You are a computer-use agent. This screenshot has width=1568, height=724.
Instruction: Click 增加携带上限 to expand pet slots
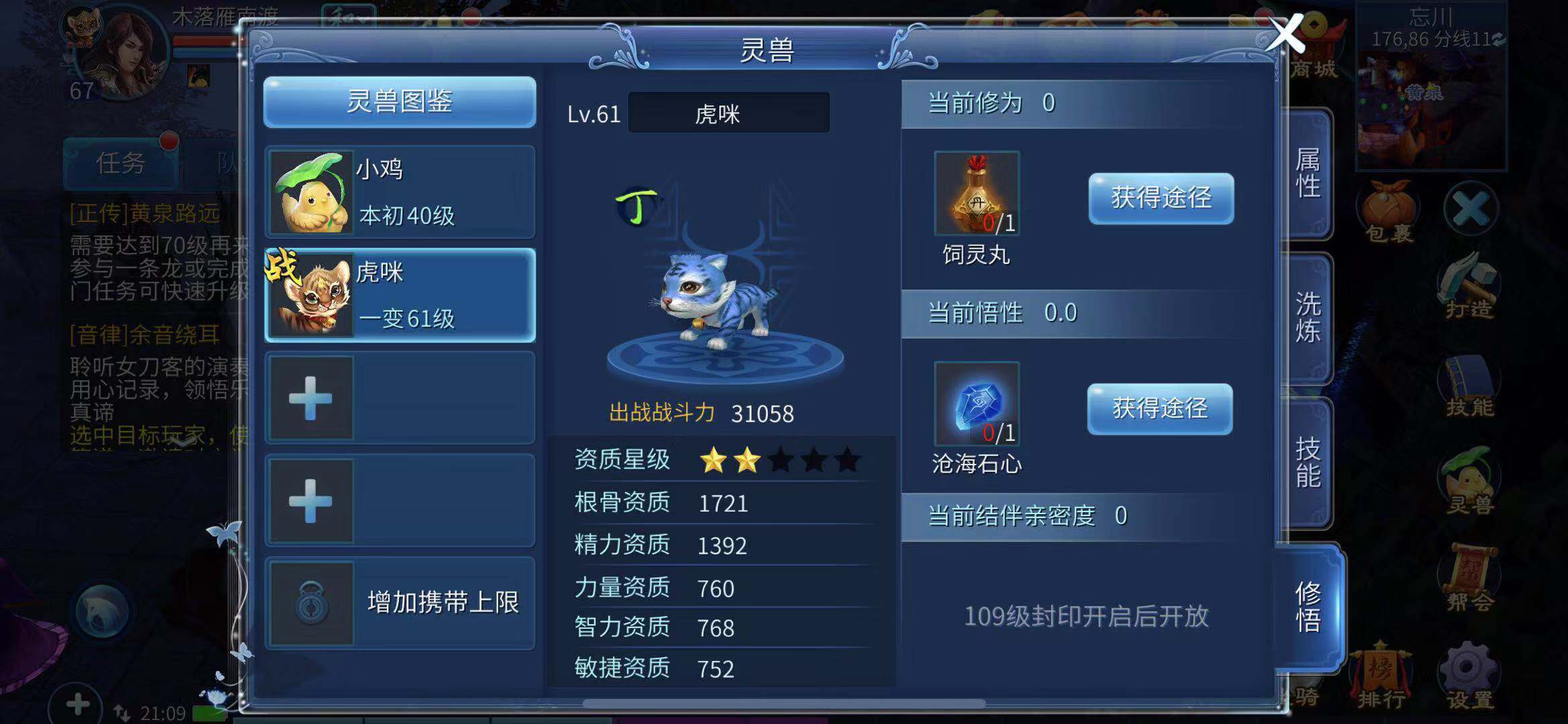pos(400,603)
